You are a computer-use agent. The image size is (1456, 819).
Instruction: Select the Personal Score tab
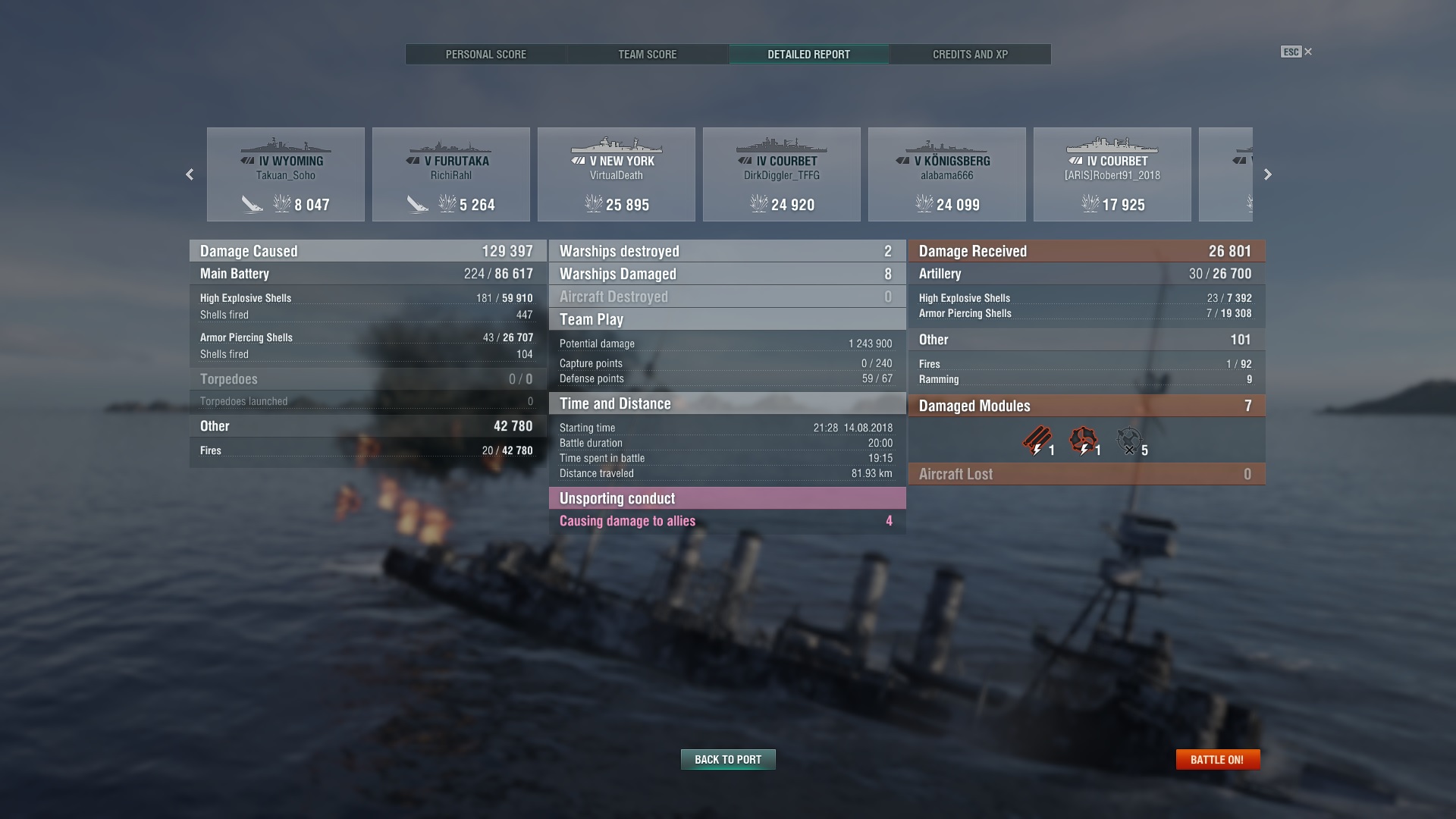(x=485, y=54)
